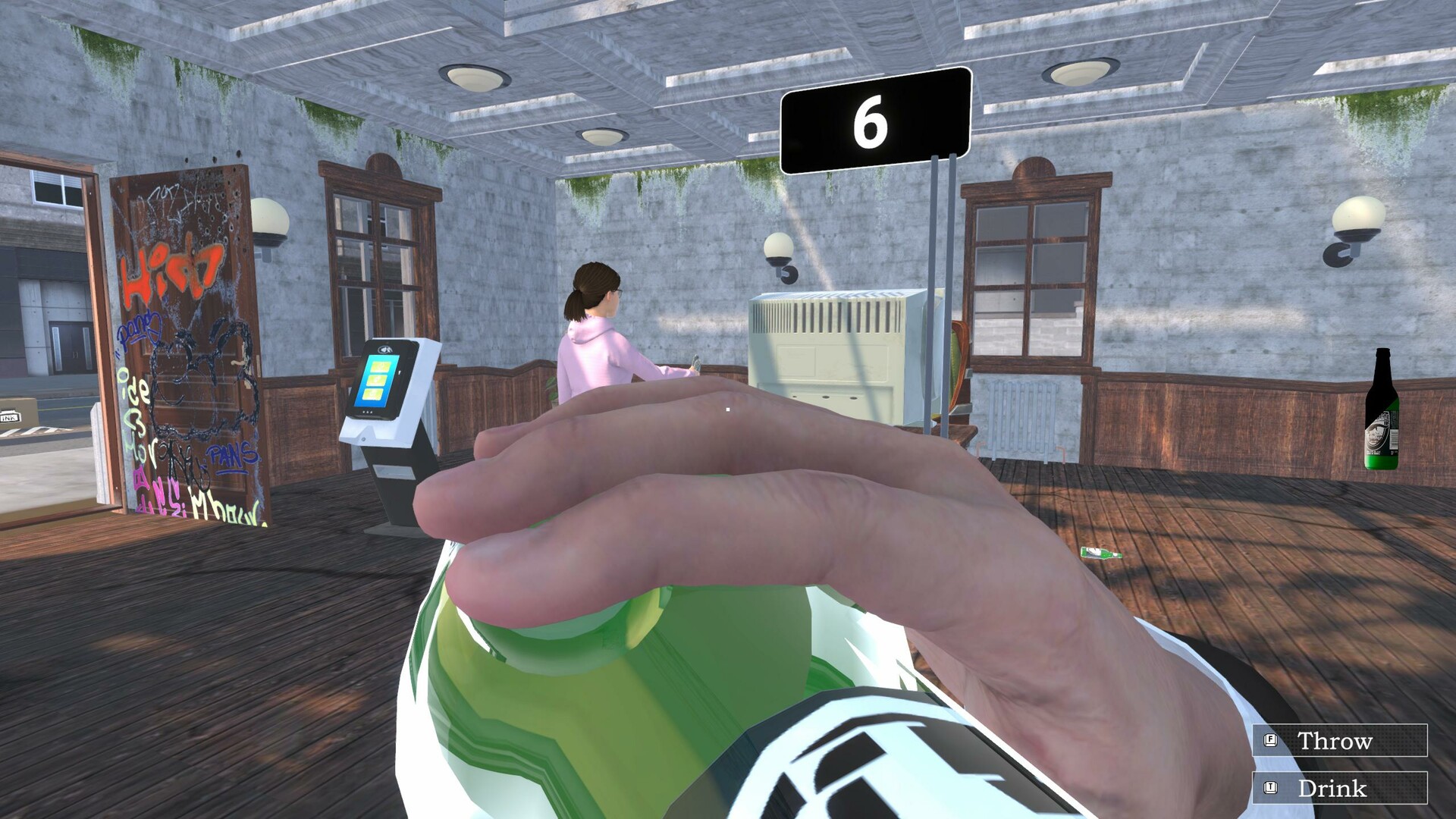Click the Drink action prompt
This screenshot has height=819, width=1456.
click(x=1332, y=788)
